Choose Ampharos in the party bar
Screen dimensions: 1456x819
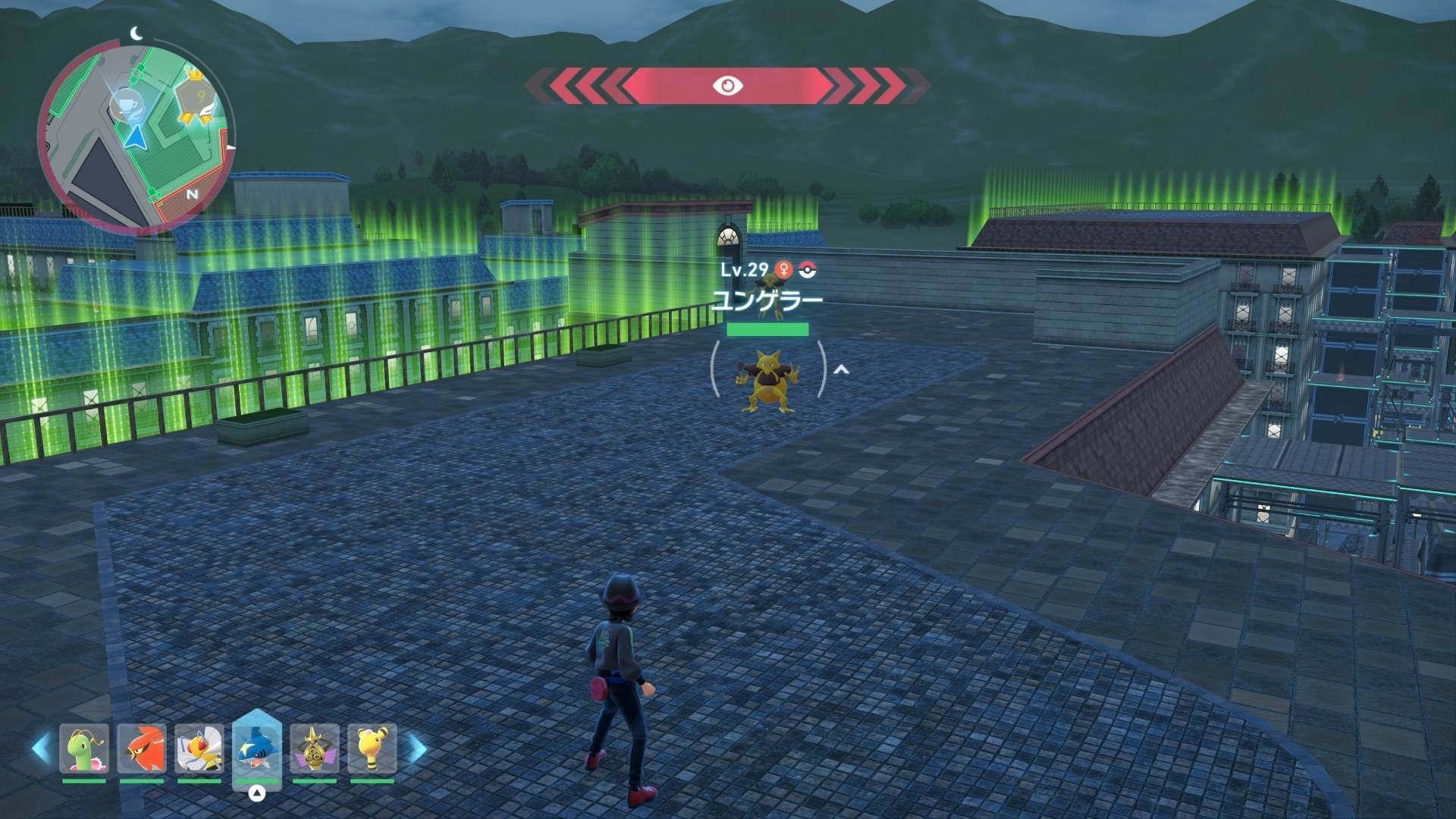[x=372, y=749]
